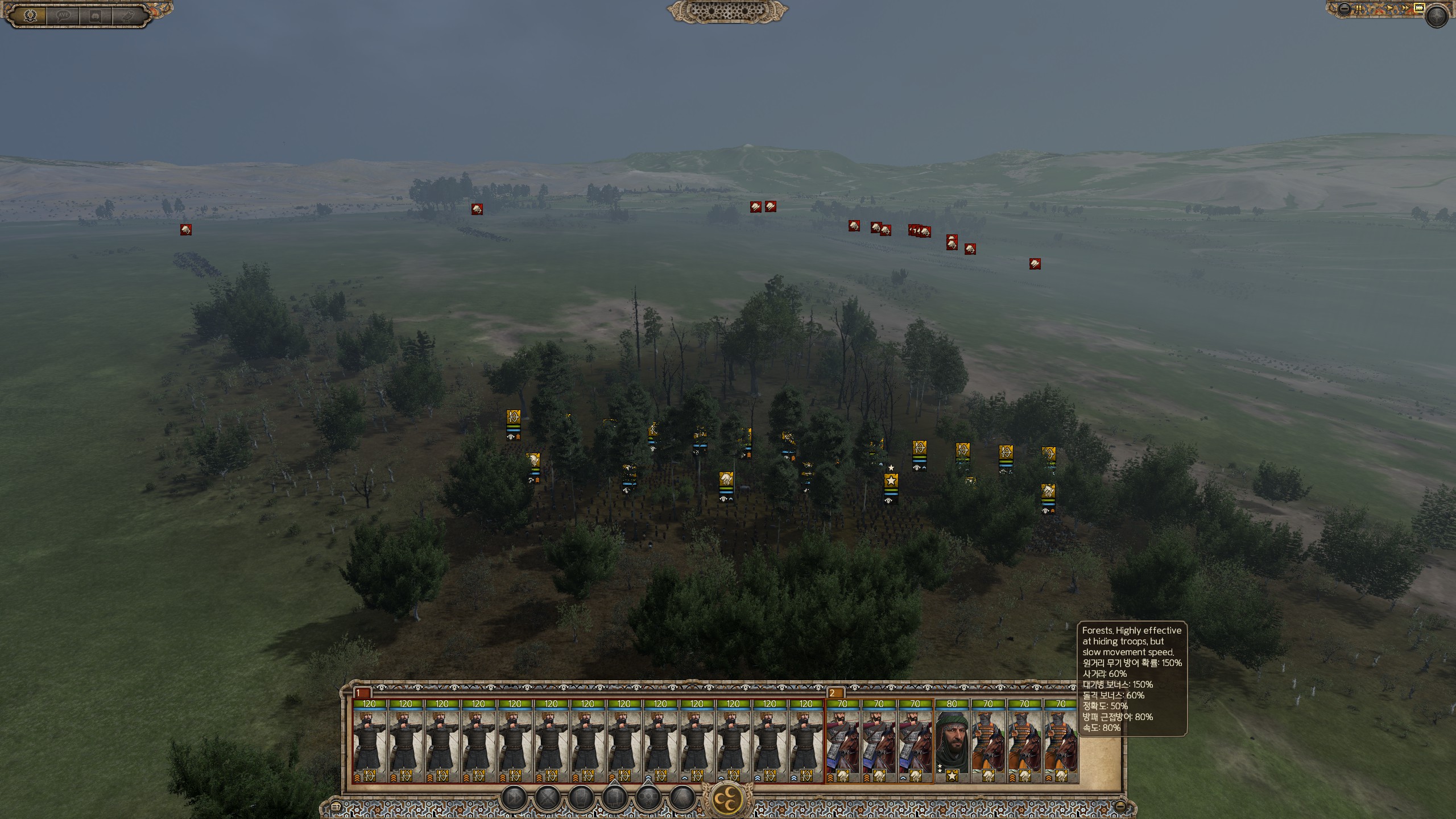Open the help list icon at panel's left
The height and width of the screenshot is (819, 1456).
(336, 806)
